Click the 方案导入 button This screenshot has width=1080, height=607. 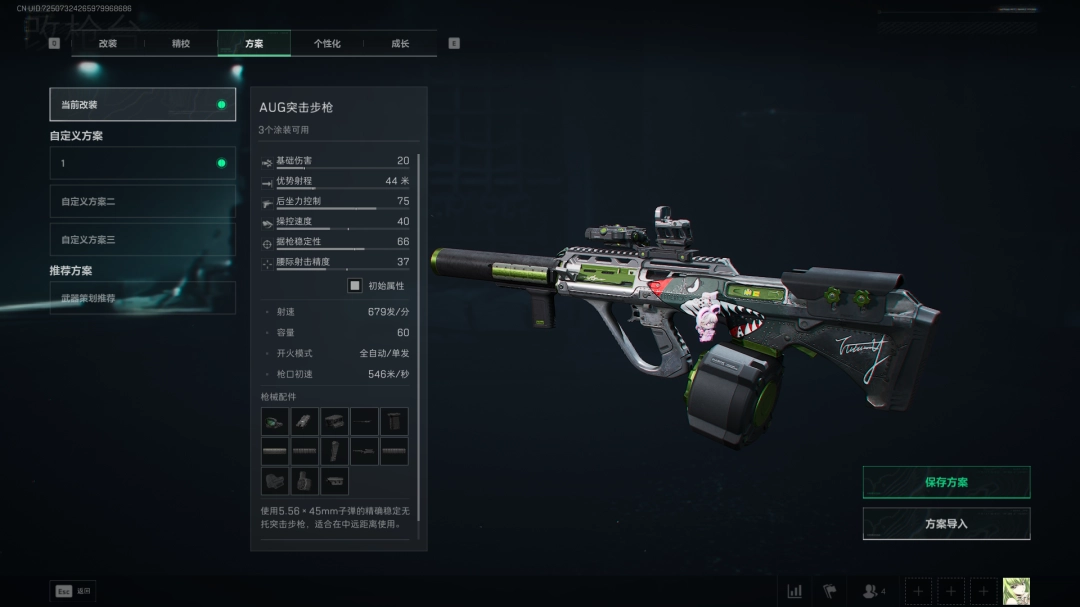click(x=946, y=523)
